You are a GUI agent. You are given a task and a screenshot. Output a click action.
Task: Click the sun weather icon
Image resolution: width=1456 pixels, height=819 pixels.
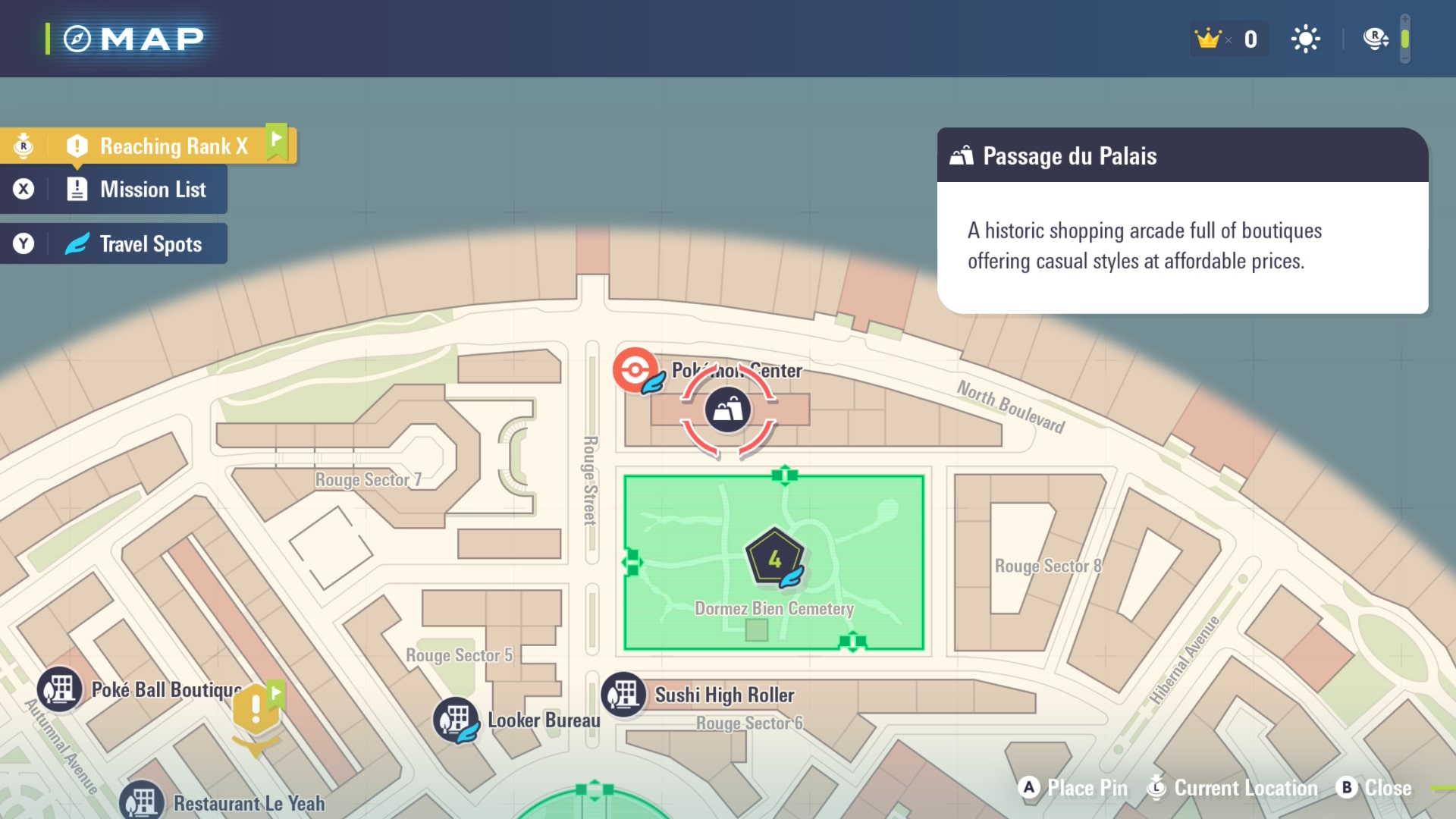(1305, 39)
